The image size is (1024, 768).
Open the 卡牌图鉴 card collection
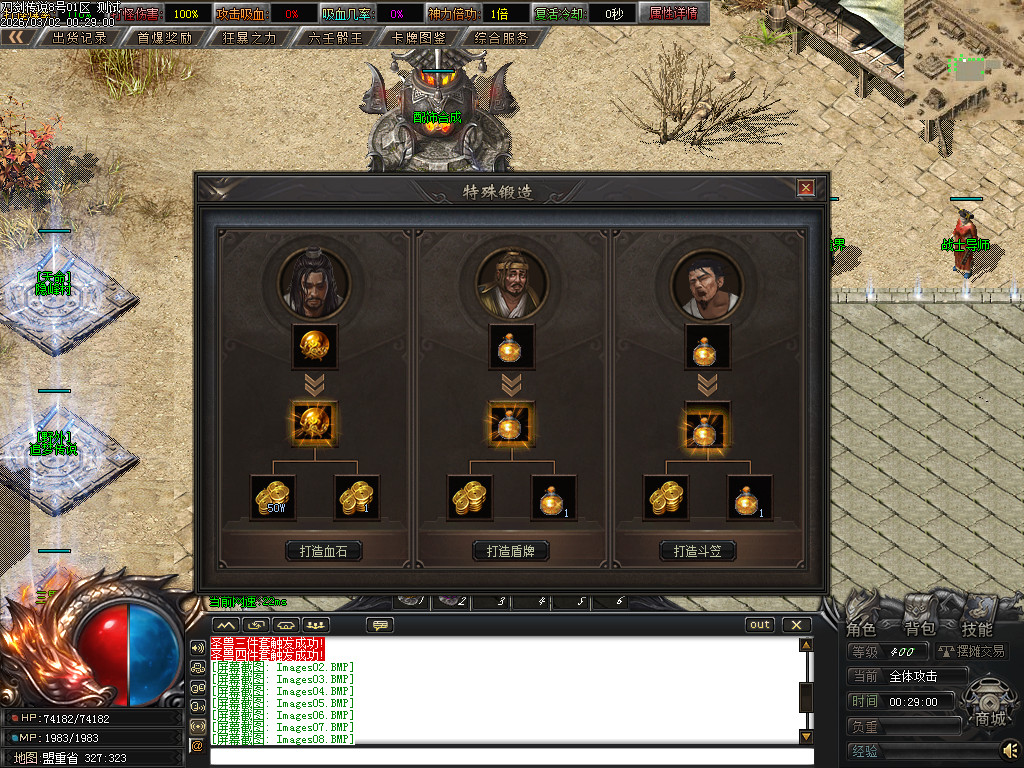pos(419,38)
